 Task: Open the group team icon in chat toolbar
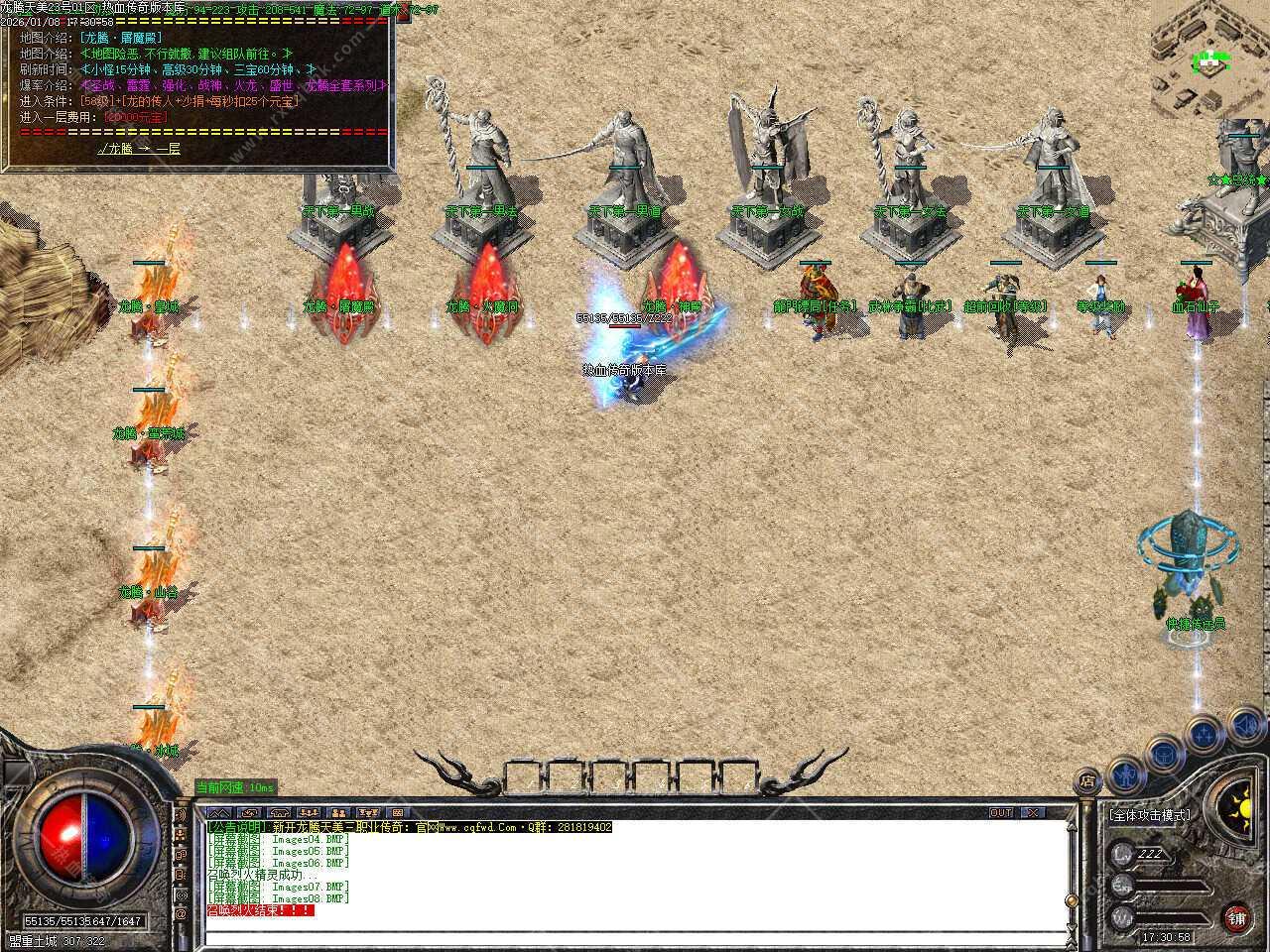[309, 812]
